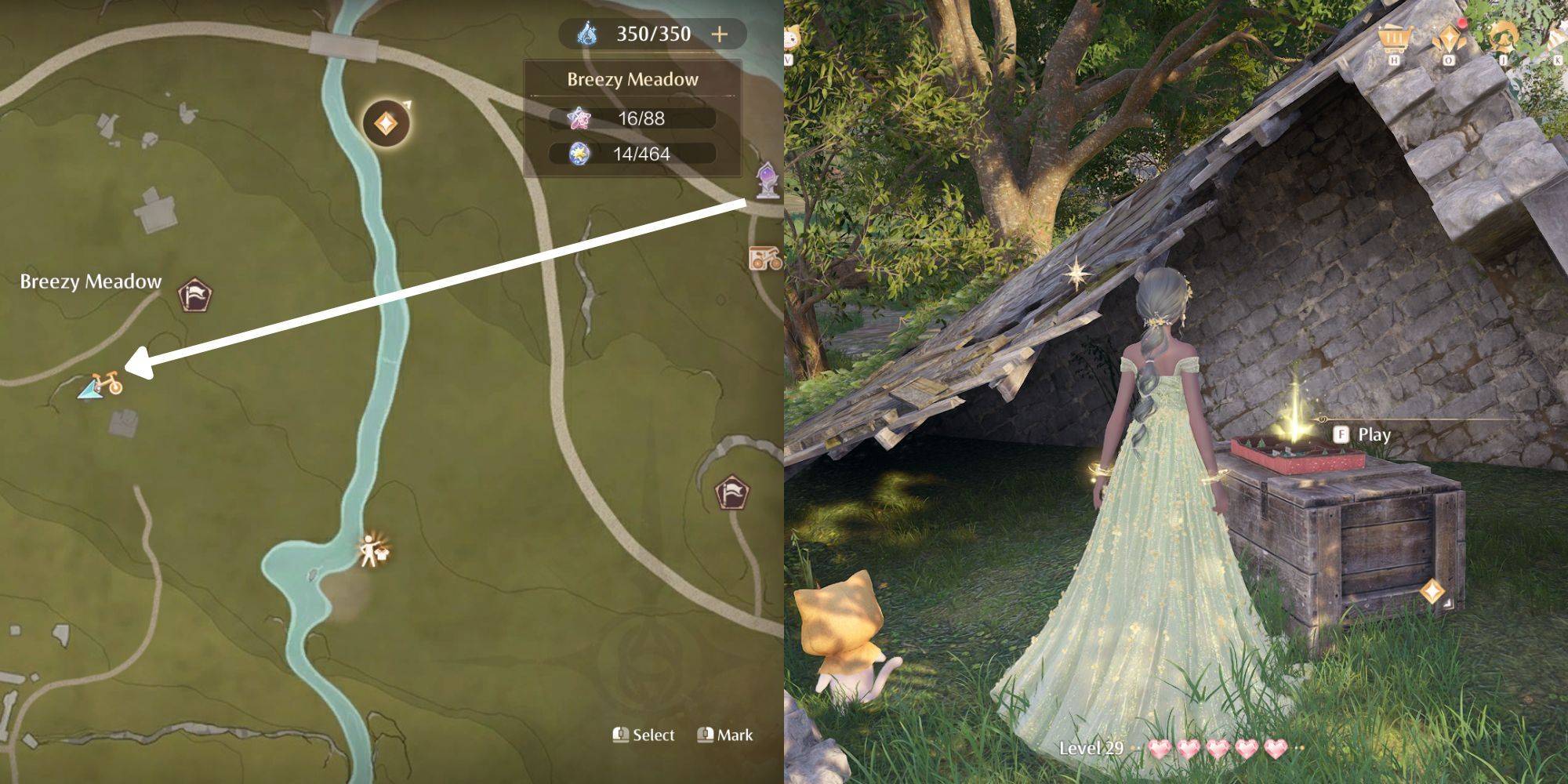Image resolution: width=1568 pixels, height=784 pixels.
Task: Select the flag marker beside Breezy Meadow label
Action: (194, 295)
